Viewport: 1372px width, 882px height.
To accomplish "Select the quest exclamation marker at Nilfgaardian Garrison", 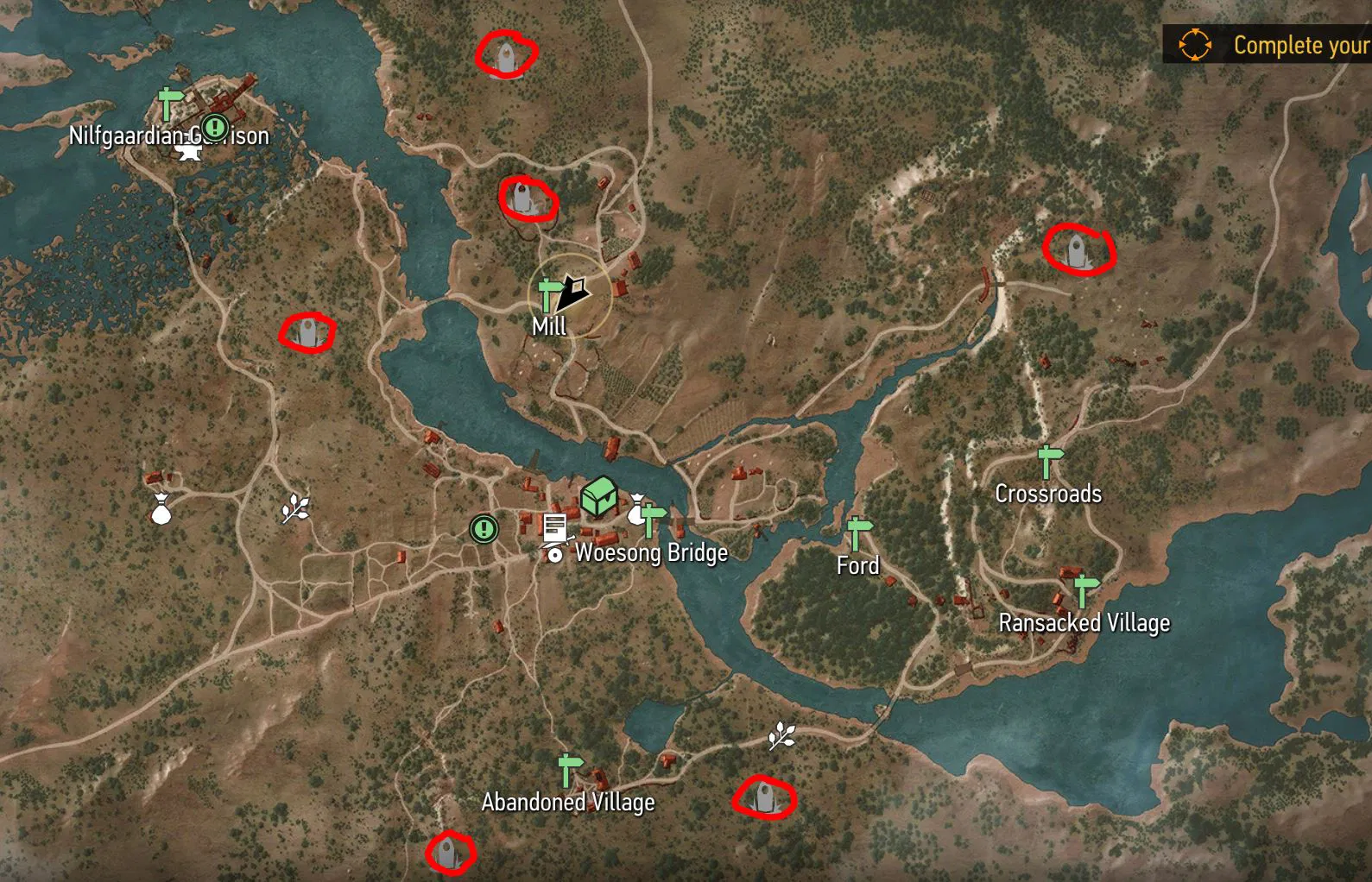I will coord(214,128).
